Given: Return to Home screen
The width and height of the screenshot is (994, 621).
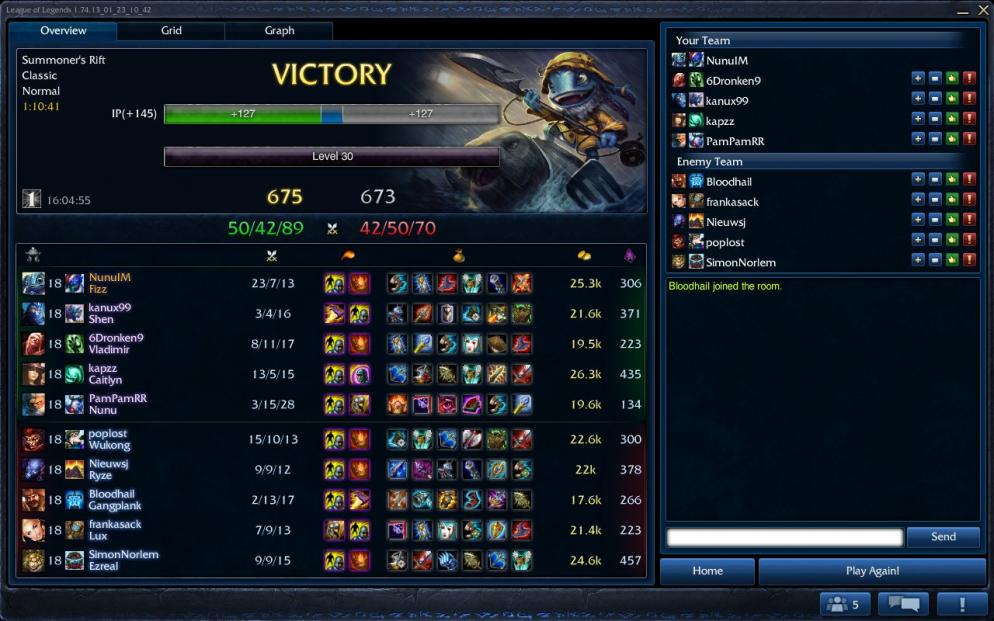Looking at the screenshot, I should pyautogui.click(x=707, y=571).
